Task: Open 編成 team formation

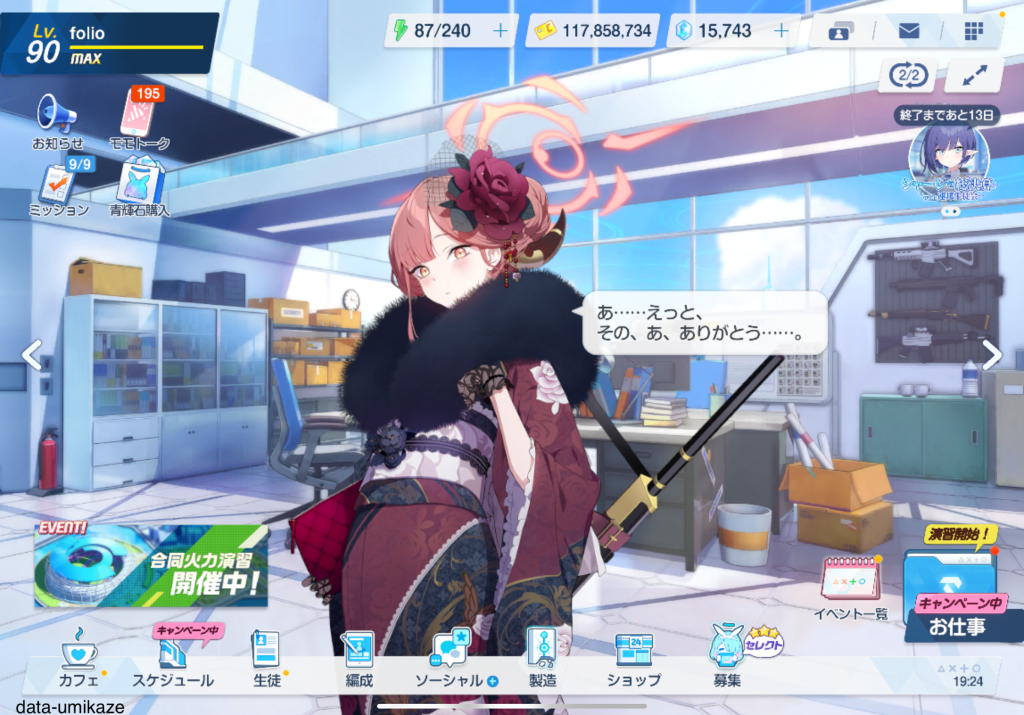Action: click(x=357, y=658)
